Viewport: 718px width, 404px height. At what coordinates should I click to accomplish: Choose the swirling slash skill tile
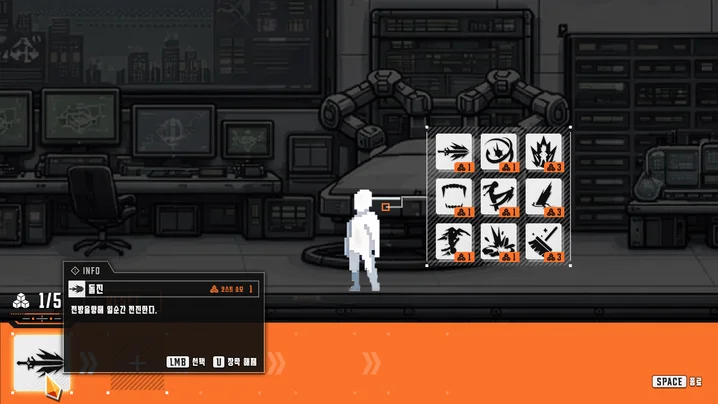click(x=499, y=152)
